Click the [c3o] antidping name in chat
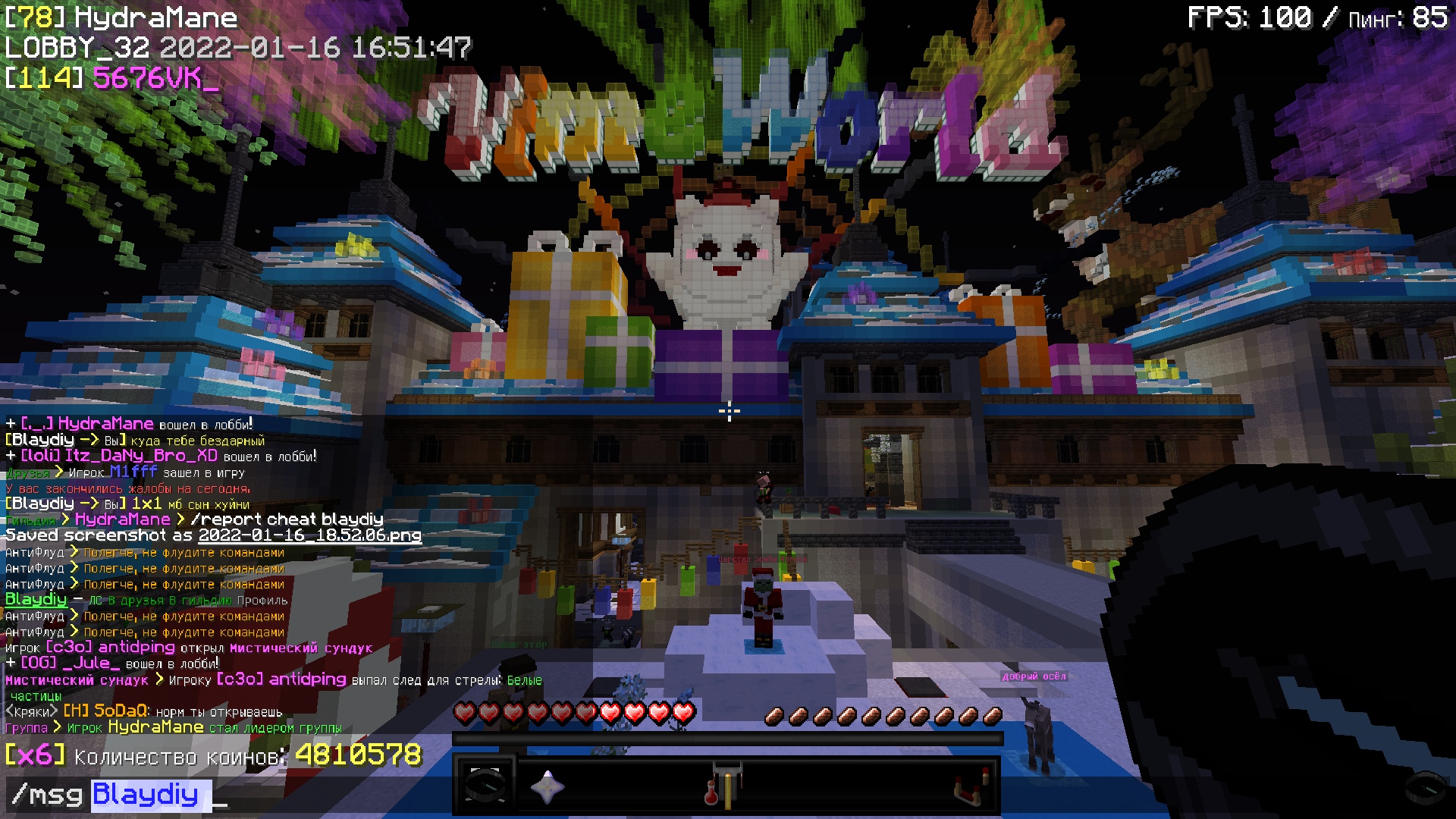Image resolution: width=1456 pixels, height=819 pixels. 111,648
